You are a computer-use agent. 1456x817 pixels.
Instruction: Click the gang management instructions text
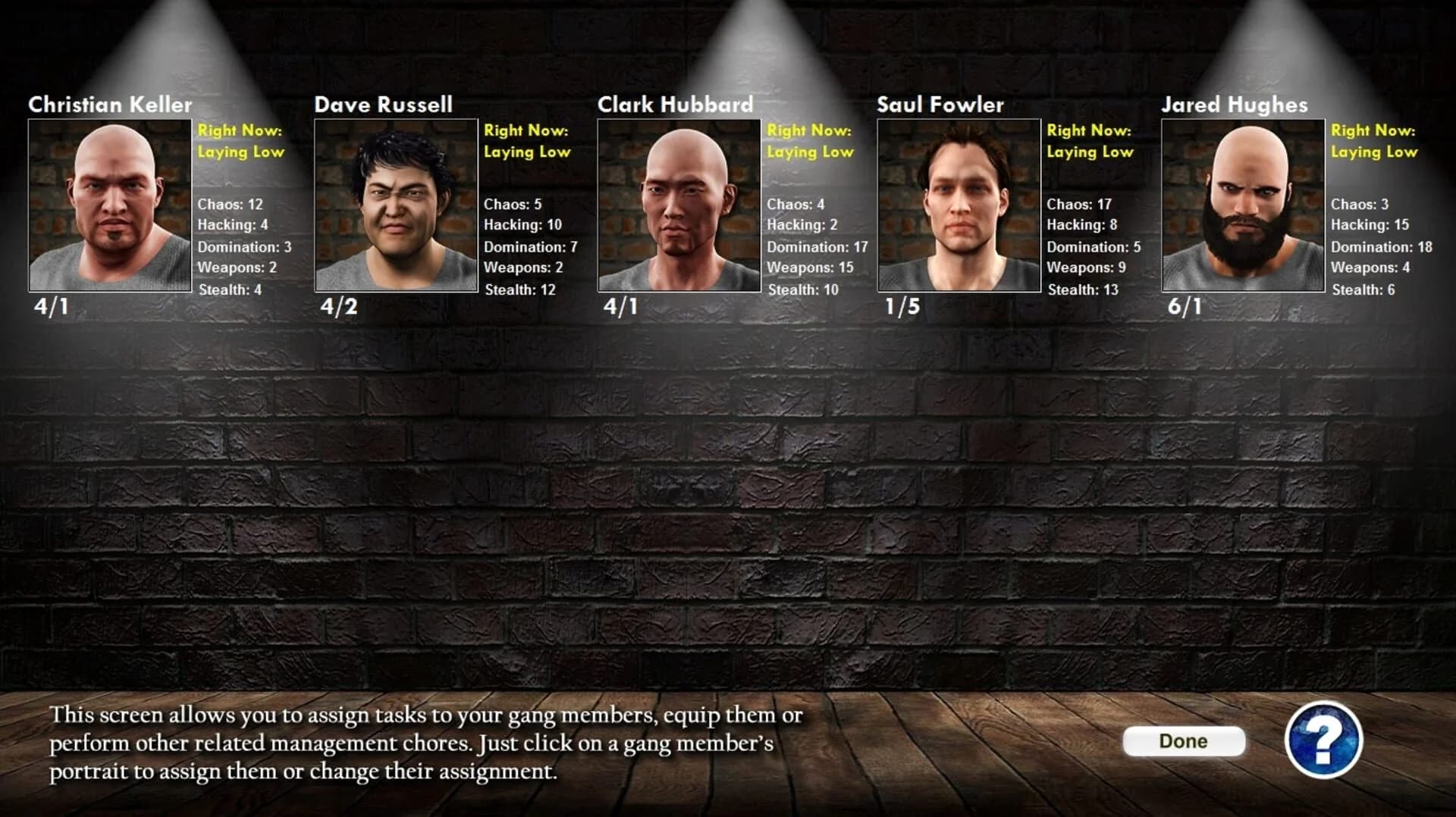(x=425, y=747)
